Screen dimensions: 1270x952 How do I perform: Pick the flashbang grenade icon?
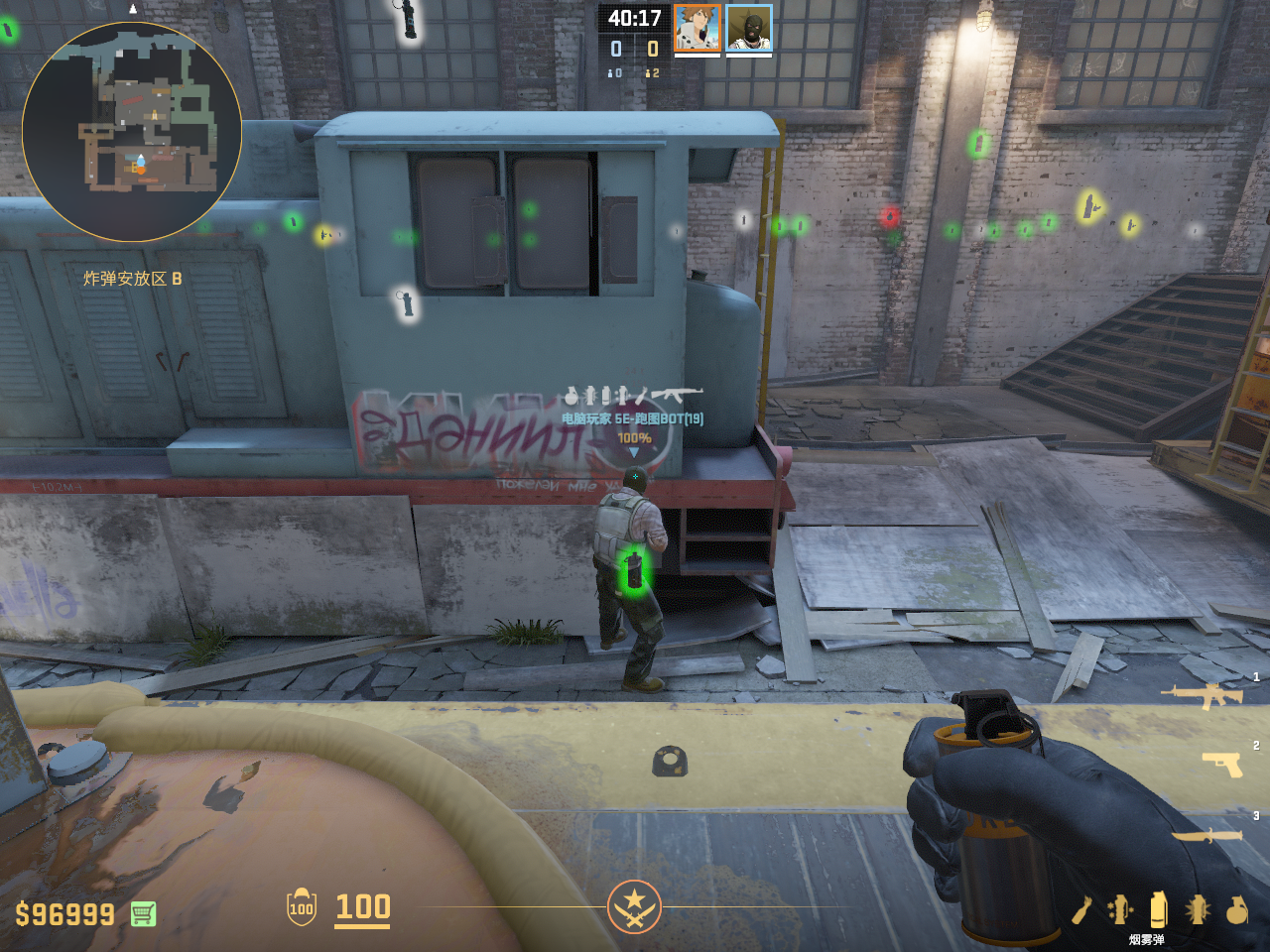(1198, 909)
